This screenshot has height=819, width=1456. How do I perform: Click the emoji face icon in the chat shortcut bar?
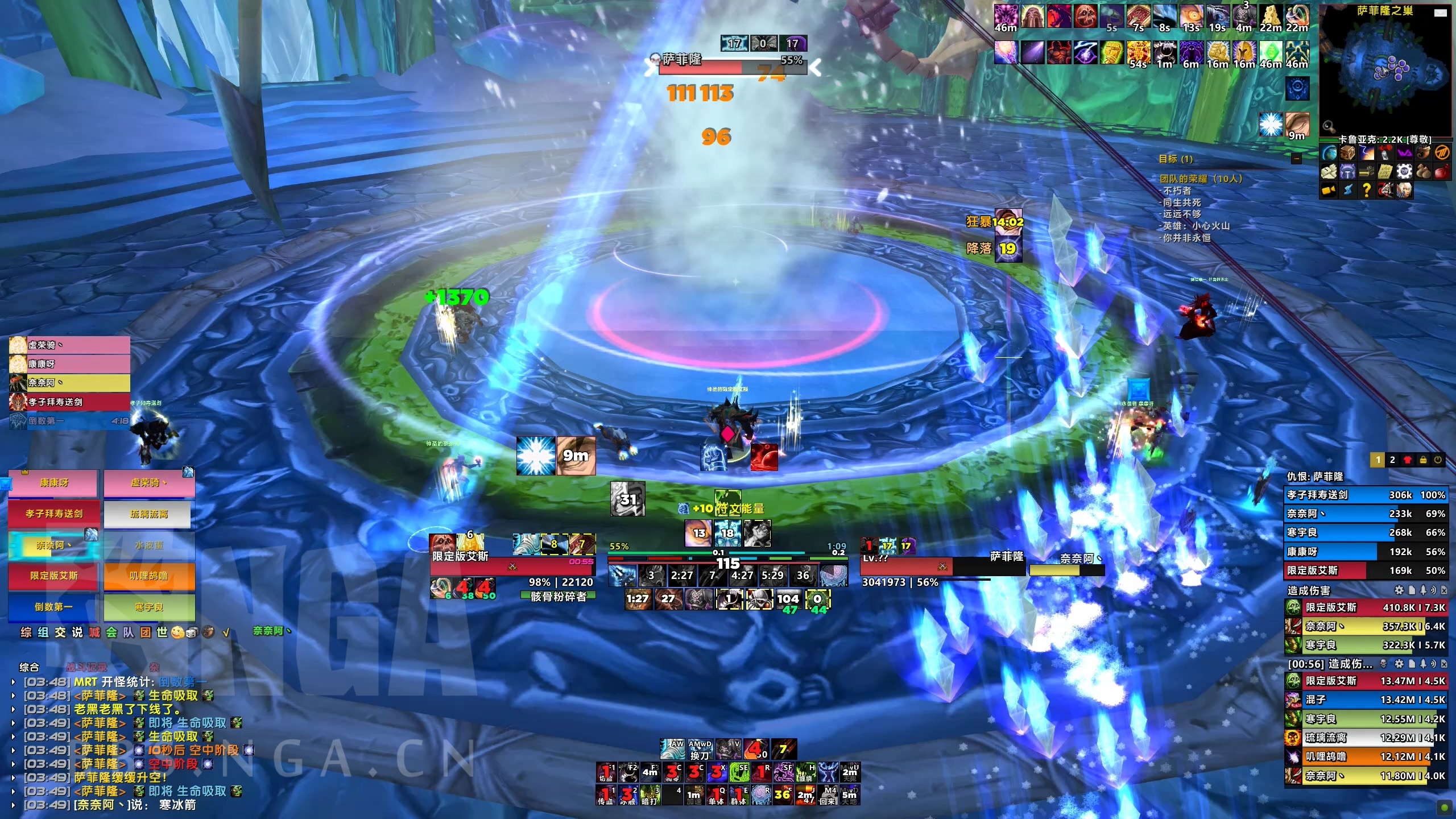click(x=177, y=634)
